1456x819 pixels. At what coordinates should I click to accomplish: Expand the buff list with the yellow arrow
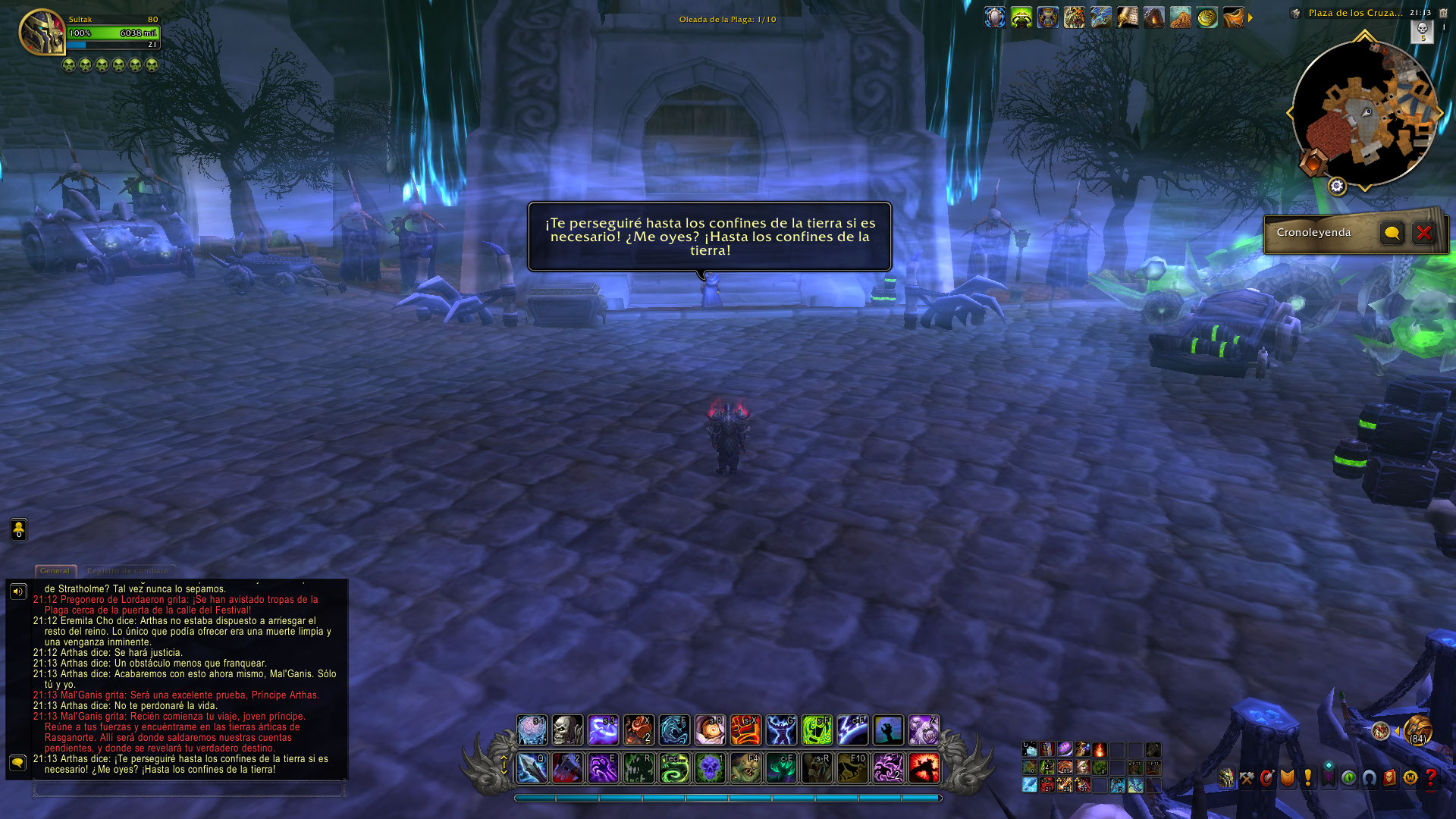click(1250, 17)
